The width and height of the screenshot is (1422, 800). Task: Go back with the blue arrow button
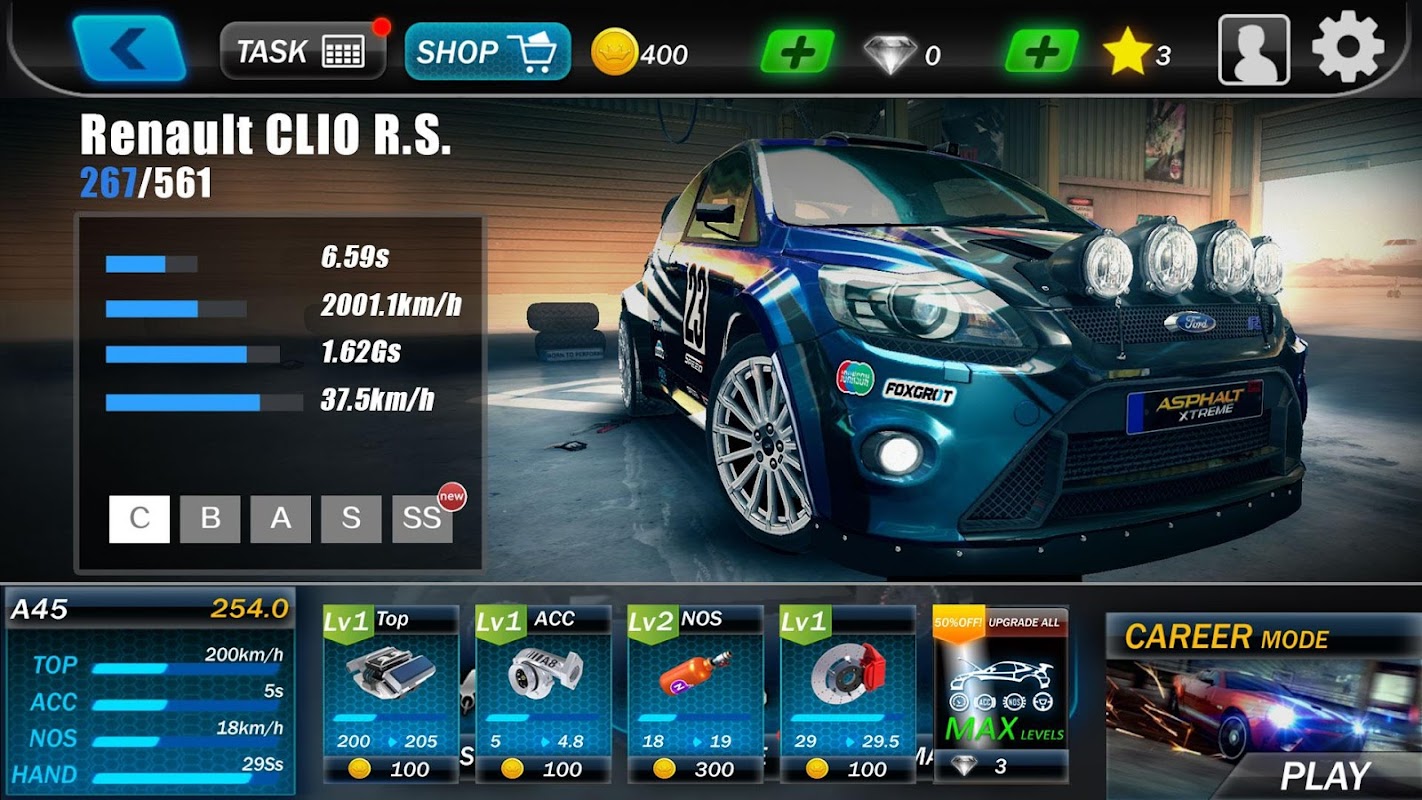(130, 48)
